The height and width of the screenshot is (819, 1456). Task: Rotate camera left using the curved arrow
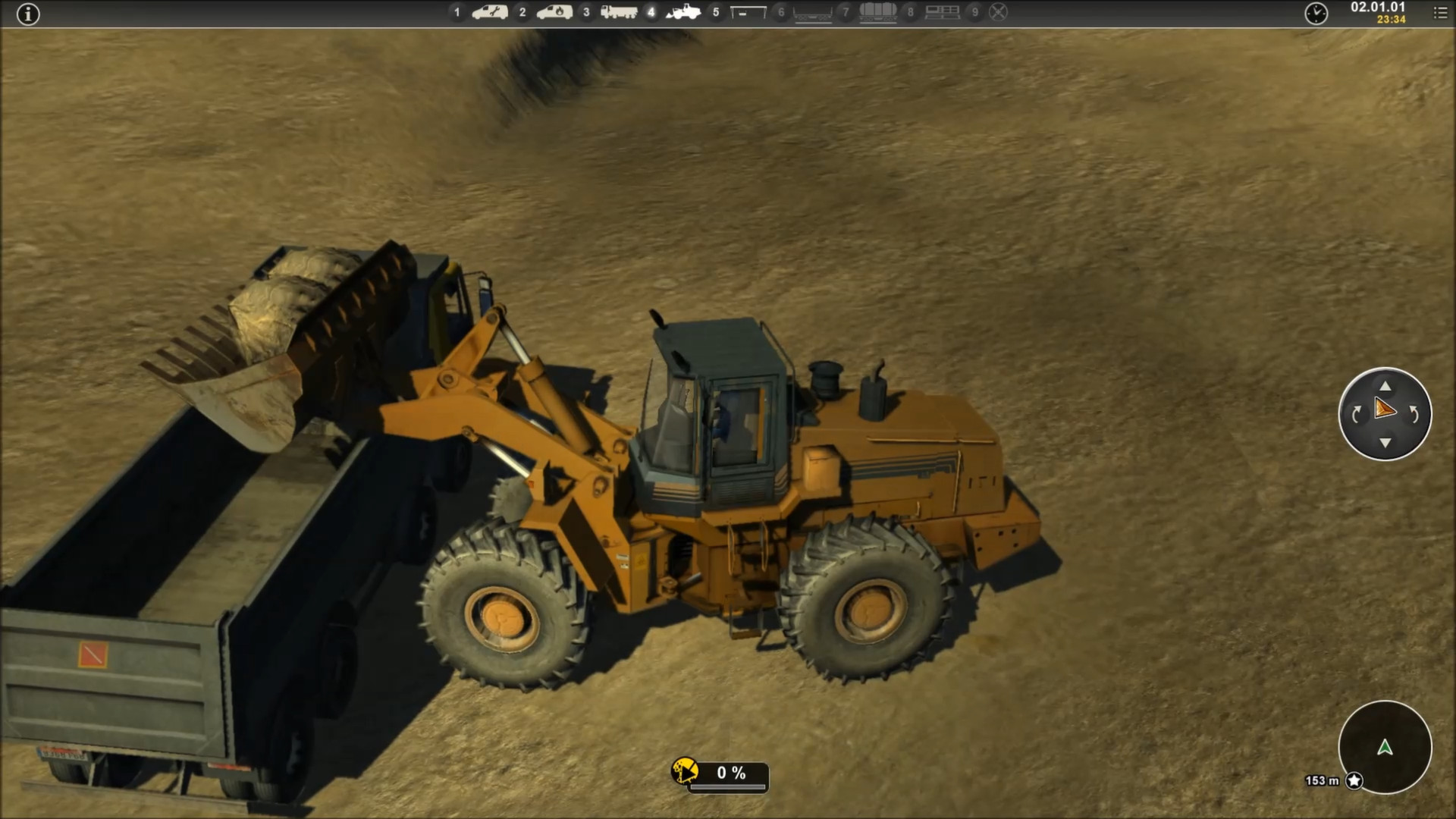click(x=1356, y=414)
